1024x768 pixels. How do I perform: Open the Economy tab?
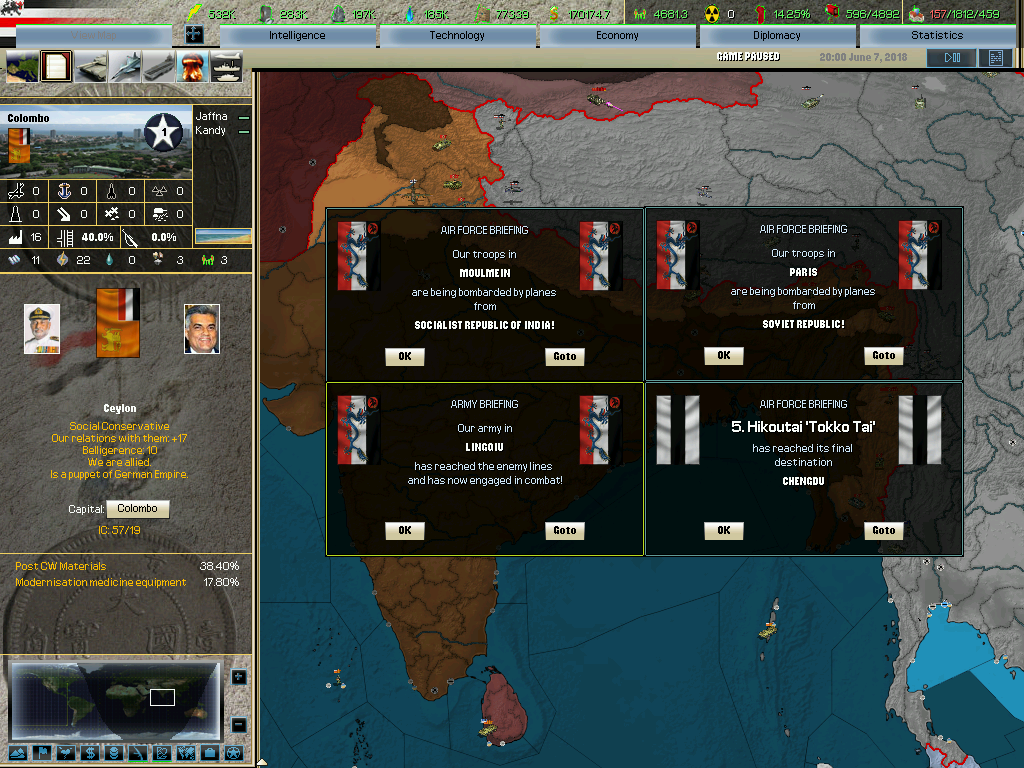[x=617, y=36]
